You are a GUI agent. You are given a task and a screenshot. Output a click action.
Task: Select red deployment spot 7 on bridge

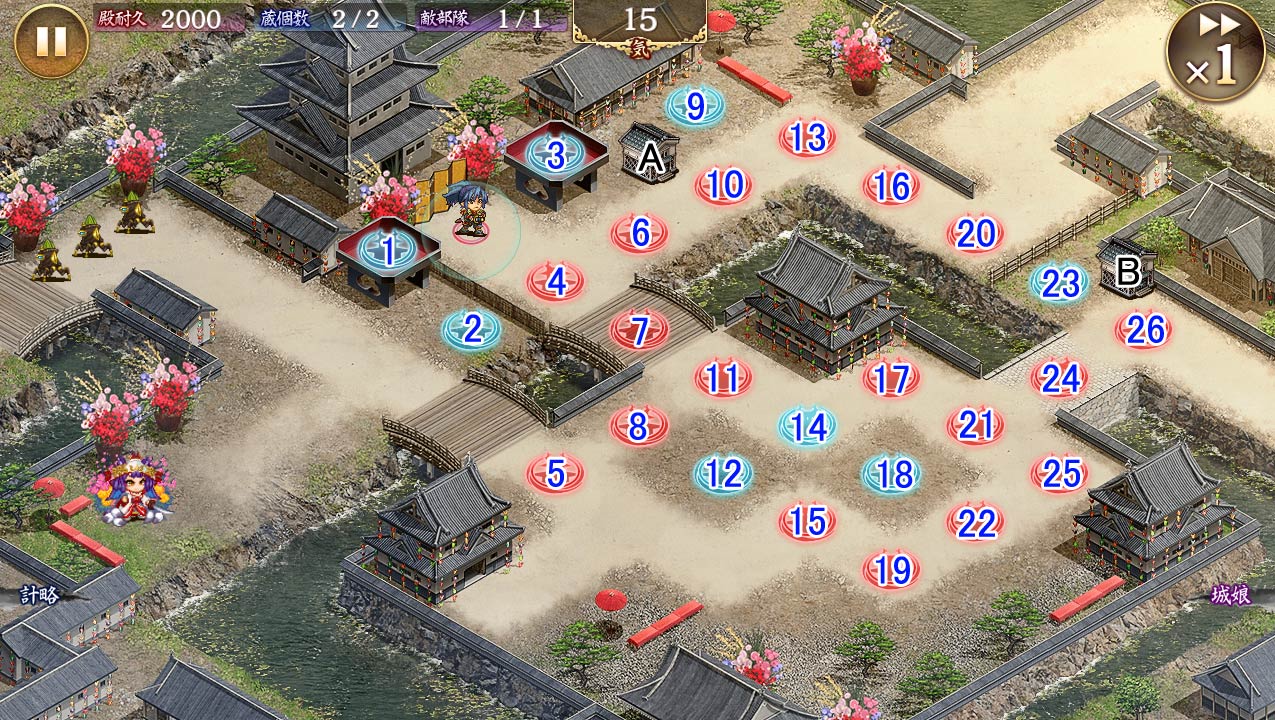[640, 329]
